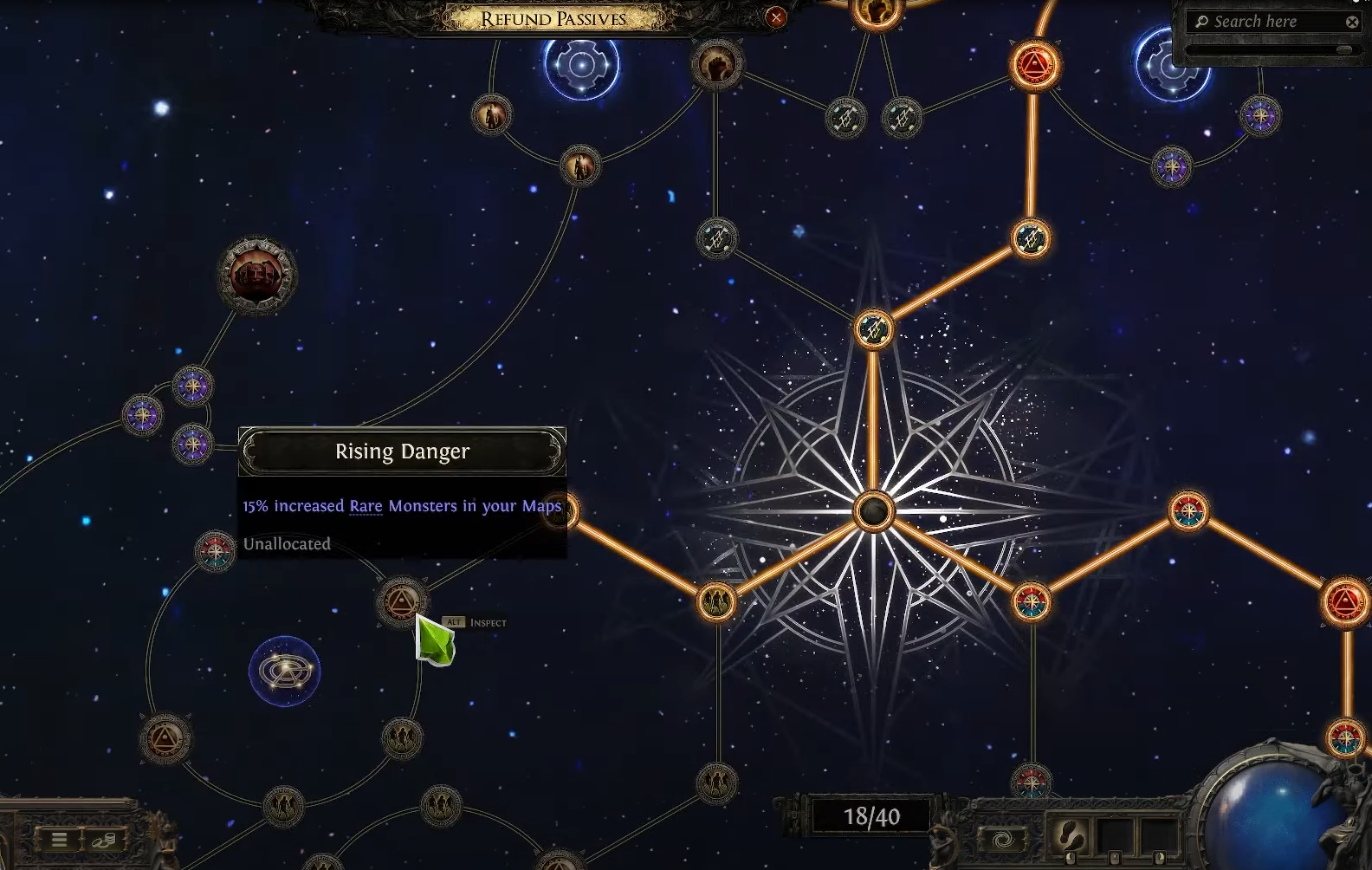Select the footprints move skill slot

1071,836
